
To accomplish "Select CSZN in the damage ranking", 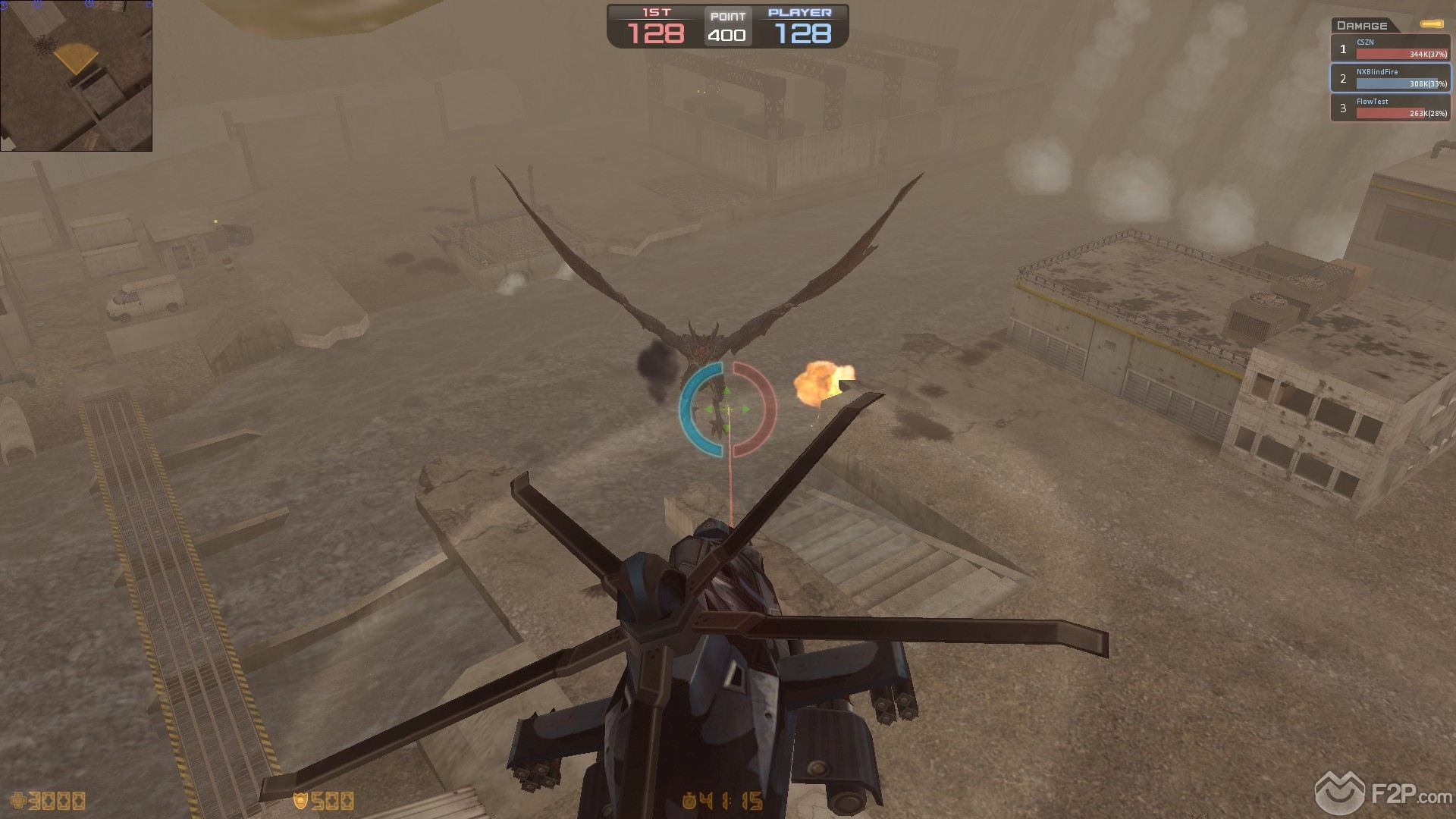I will 1391,49.
